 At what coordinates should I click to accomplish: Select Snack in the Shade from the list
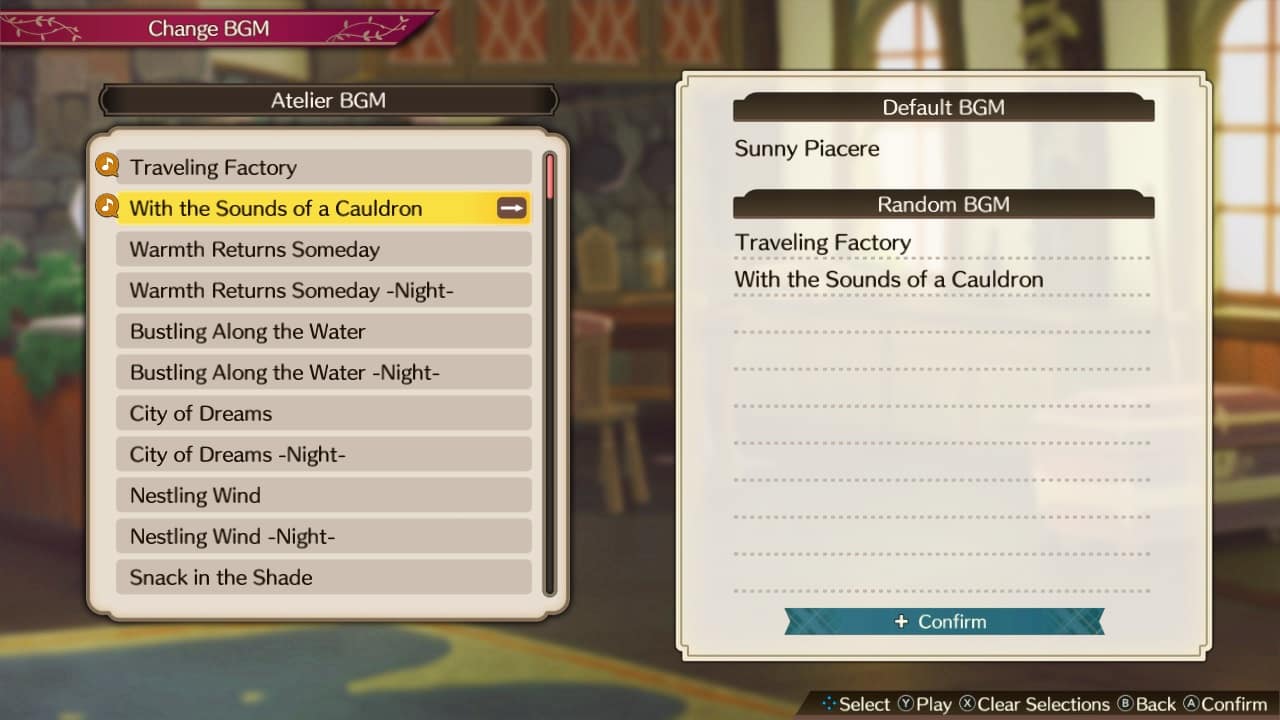coord(220,577)
